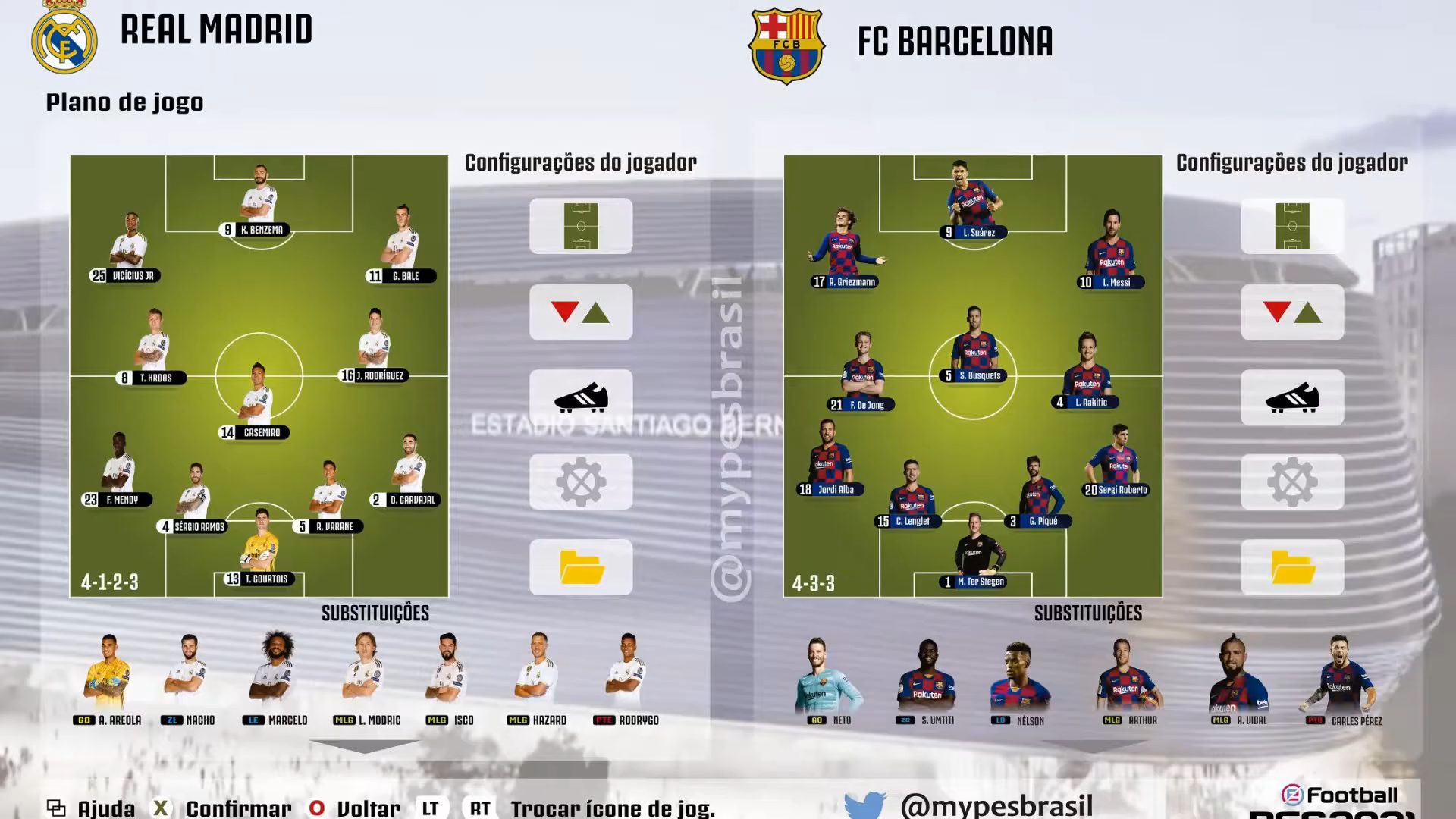Open Real Madrid's formation pitch icon
Screen dimensions: 1456x819
[581, 226]
